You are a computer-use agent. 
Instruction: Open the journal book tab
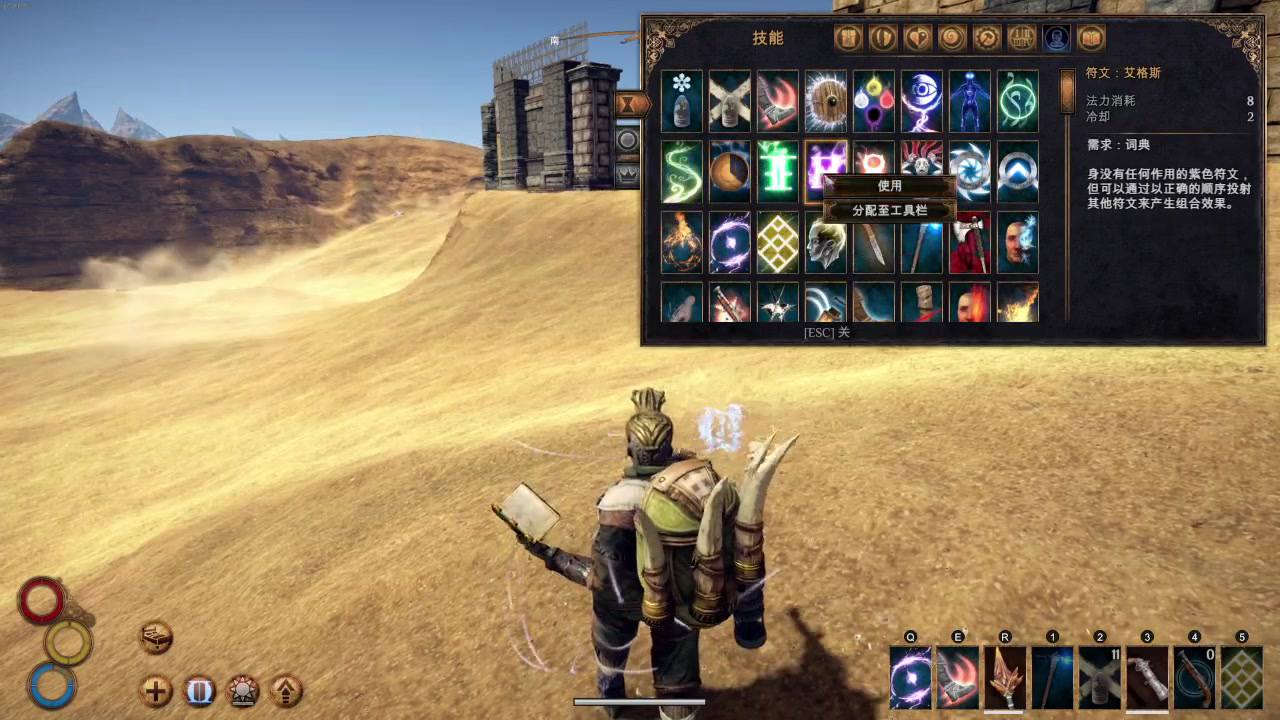[1091, 38]
